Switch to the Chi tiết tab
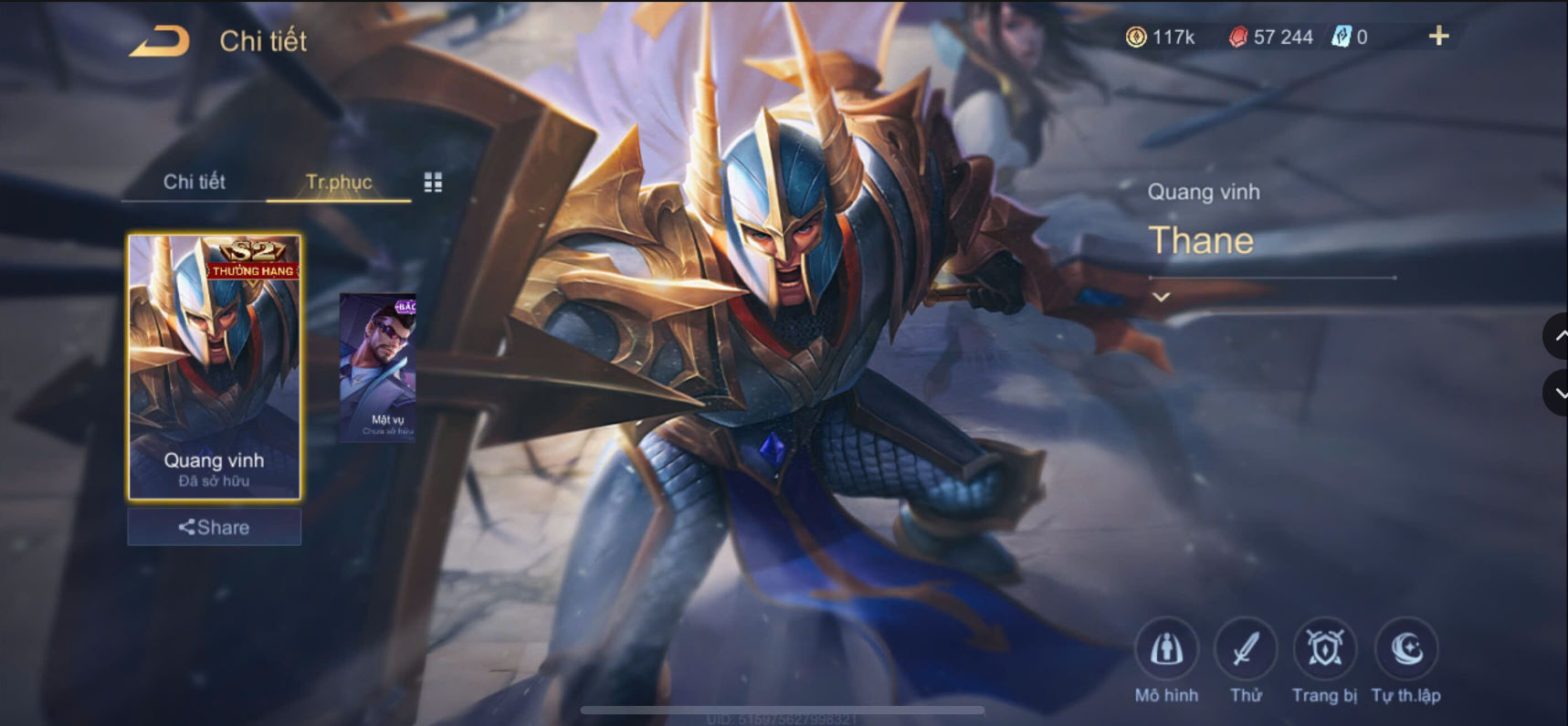The width and height of the screenshot is (1568, 726). coord(195,182)
